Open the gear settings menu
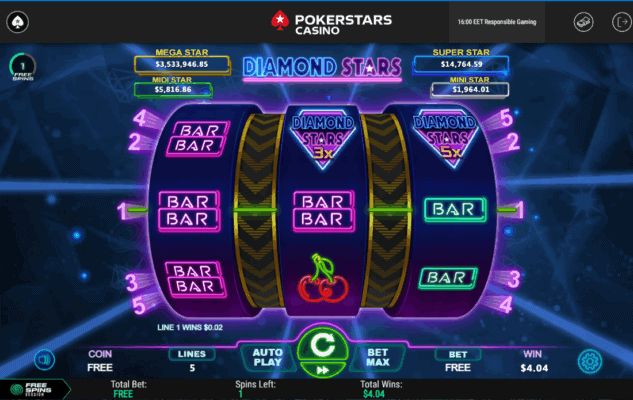 coord(590,360)
